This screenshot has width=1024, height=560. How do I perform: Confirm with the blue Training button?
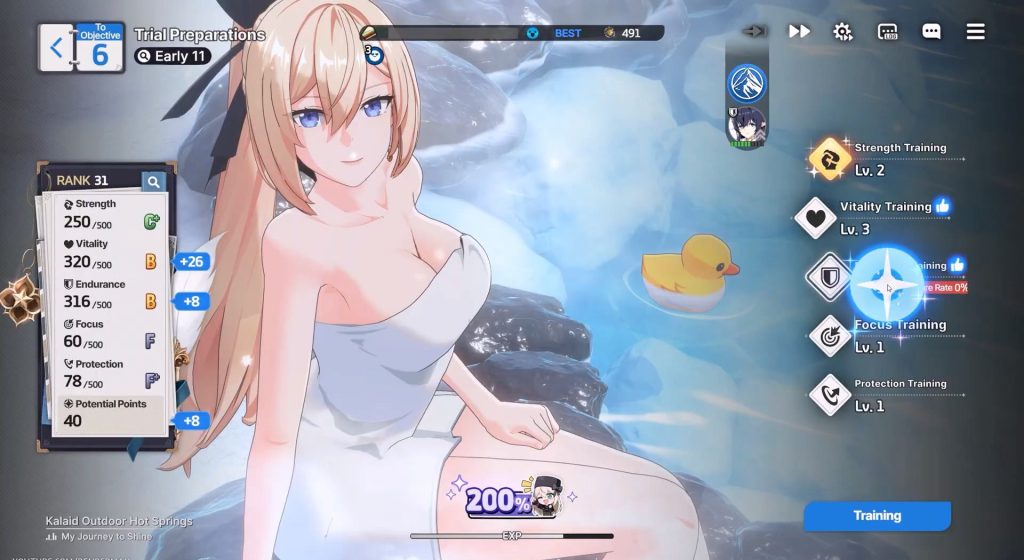tap(877, 516)
